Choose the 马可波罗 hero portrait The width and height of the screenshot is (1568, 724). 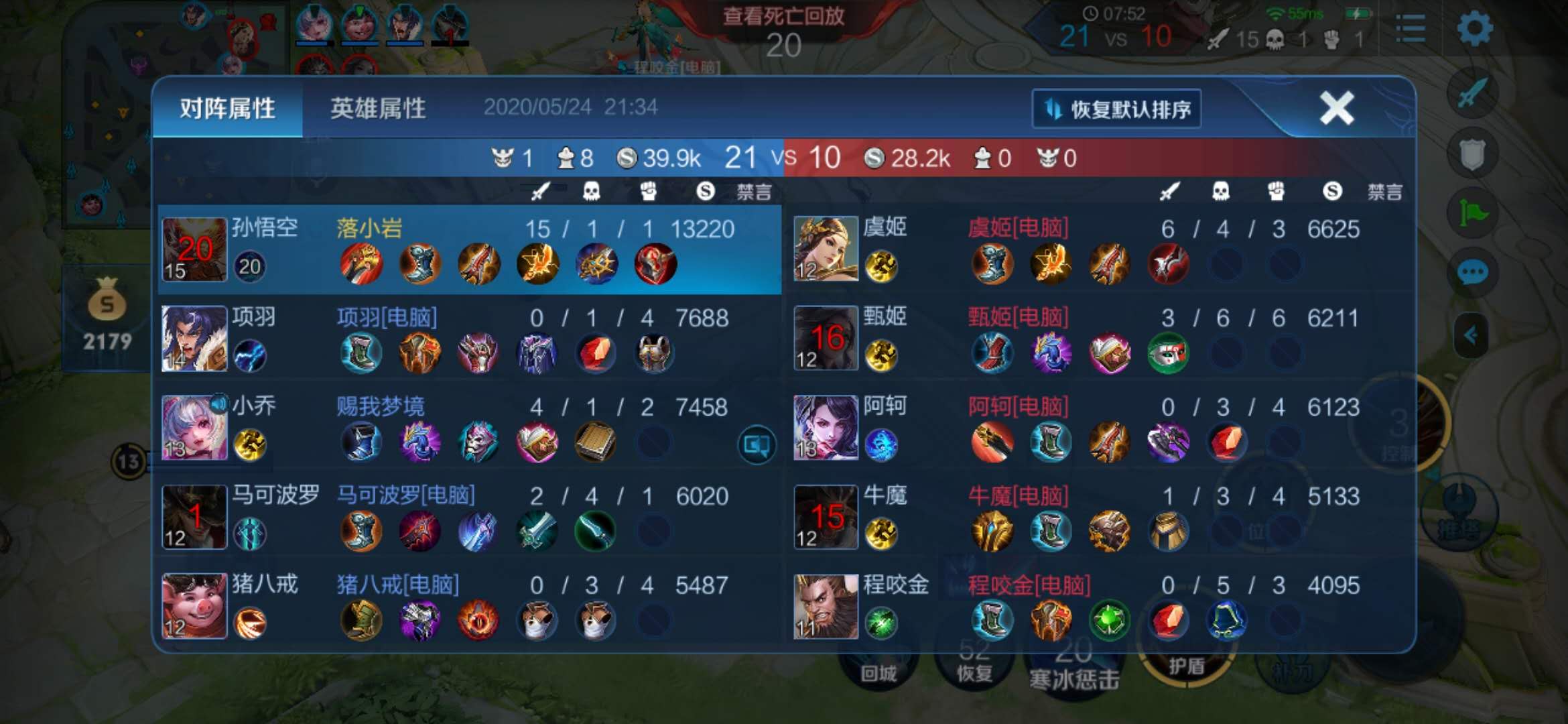click(x=194, y=517)
